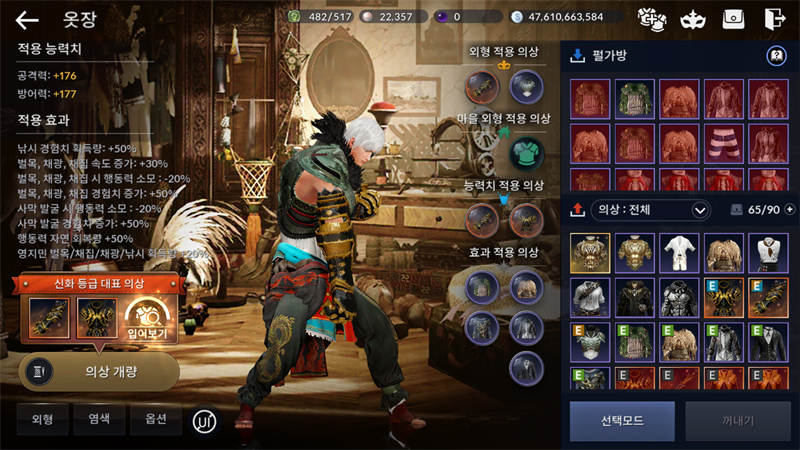The width and height of the screenshot is (800, 450).
Task: Open the 염색 dye option
Action: tap(99, 419)
